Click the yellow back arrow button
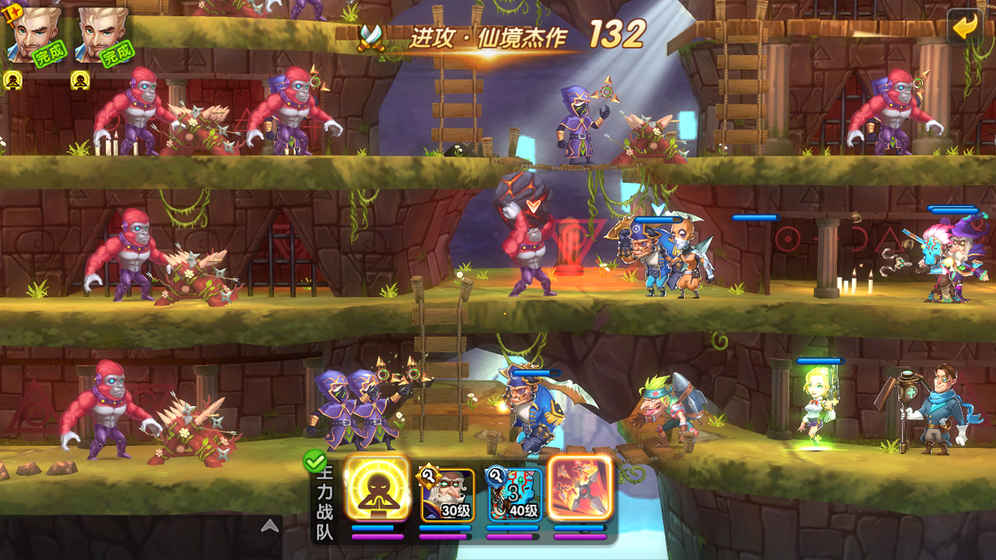The height and width of the screenshot is (560, 996). 965,26
